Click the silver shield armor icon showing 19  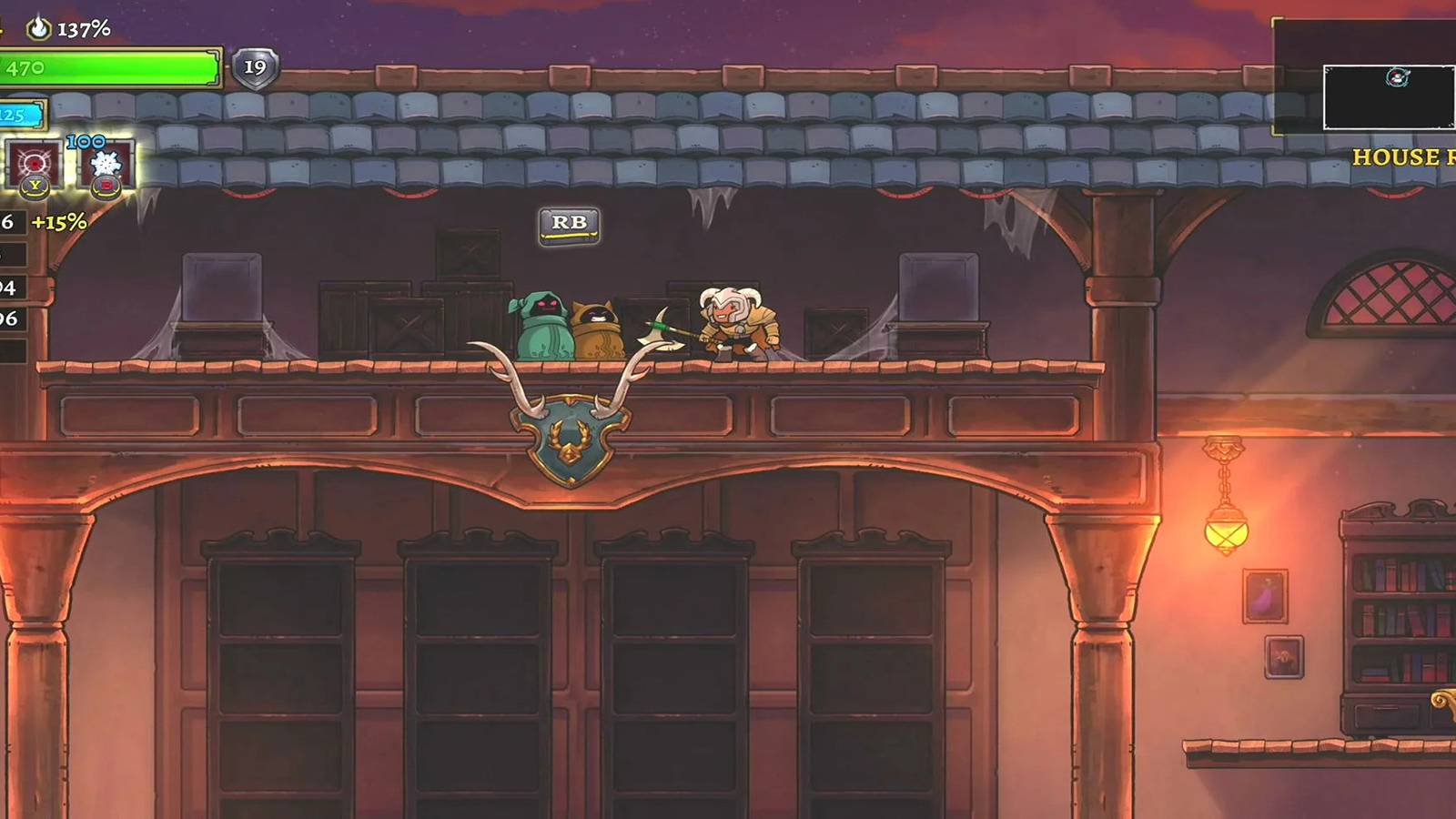254,66
